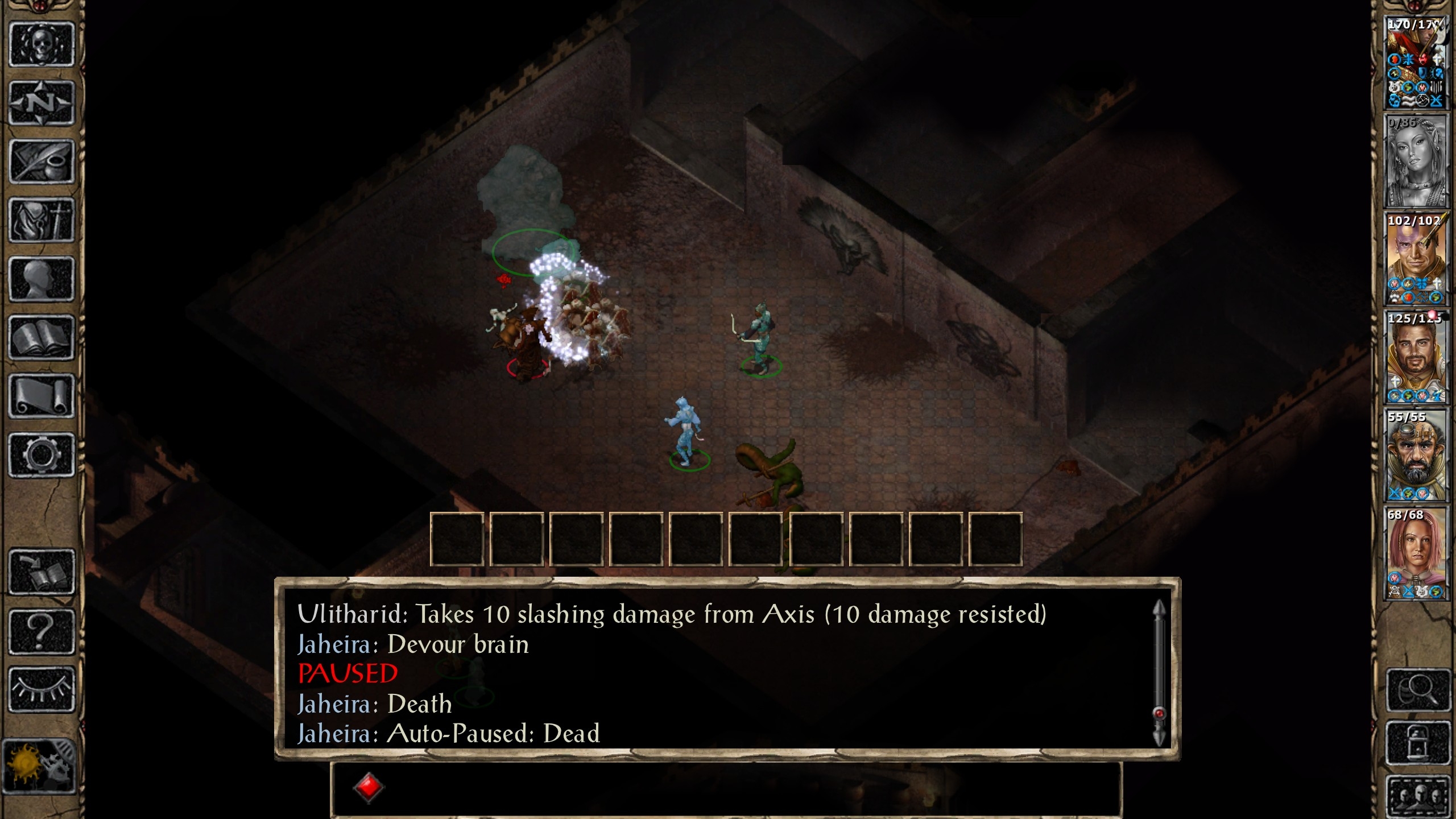Select the bald tattooed warrior portrait
This screenshot has width=1456, height=819.
[1415, 259]
